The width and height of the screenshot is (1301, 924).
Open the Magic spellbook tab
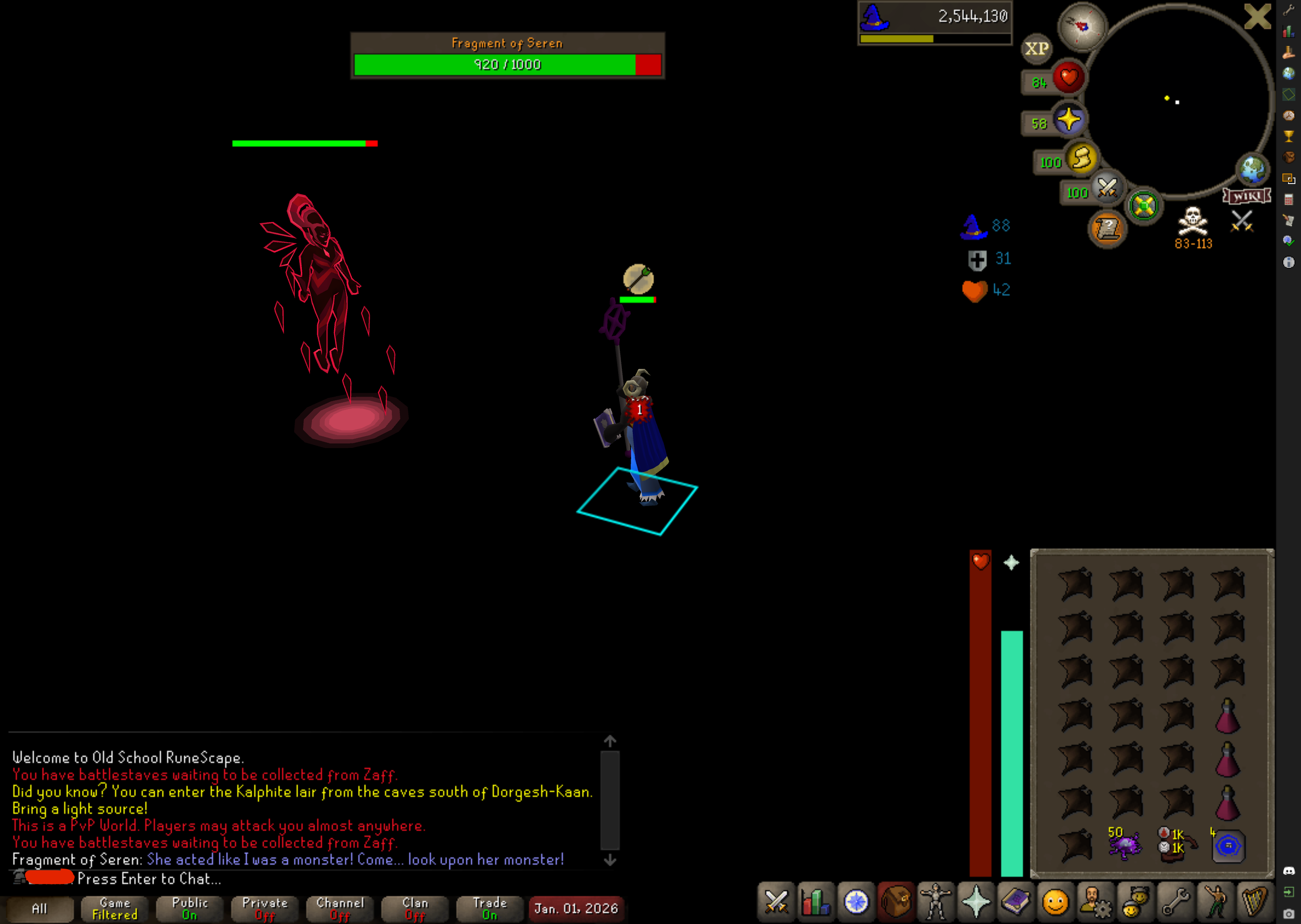[x=1015, y=902]
